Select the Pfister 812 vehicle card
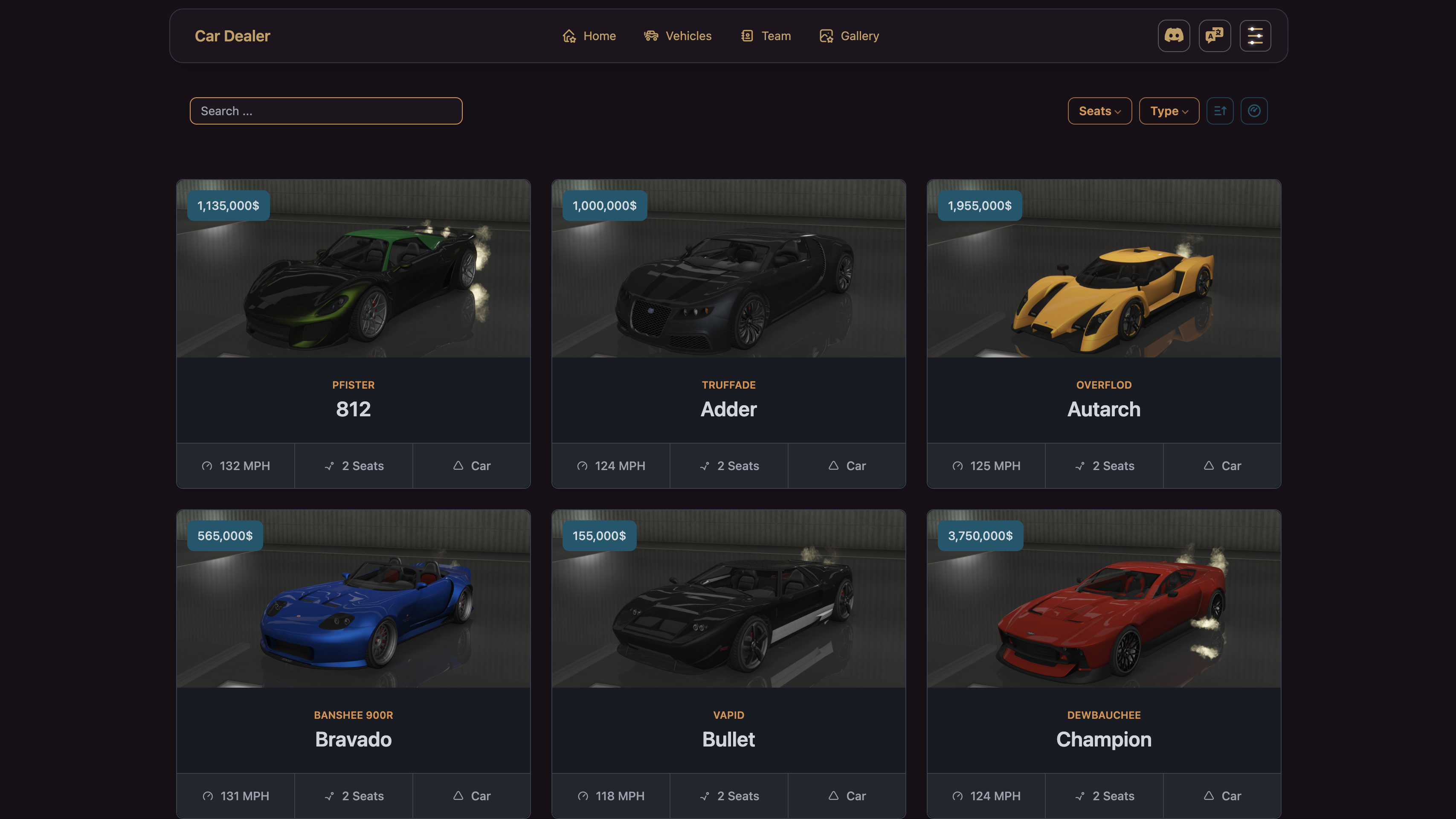1456x819 pixels. (x=353, y=334)
